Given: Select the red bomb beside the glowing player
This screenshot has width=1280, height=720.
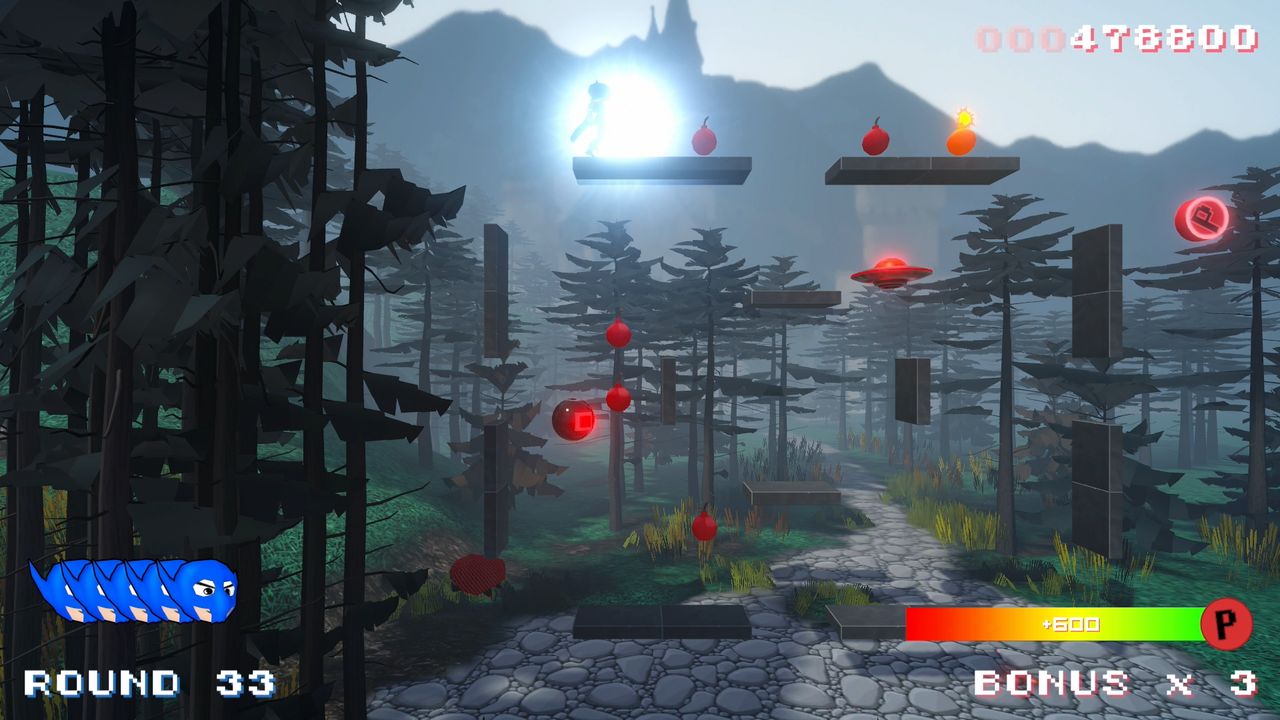Looking at the screenshot, I should coord(703,140).
